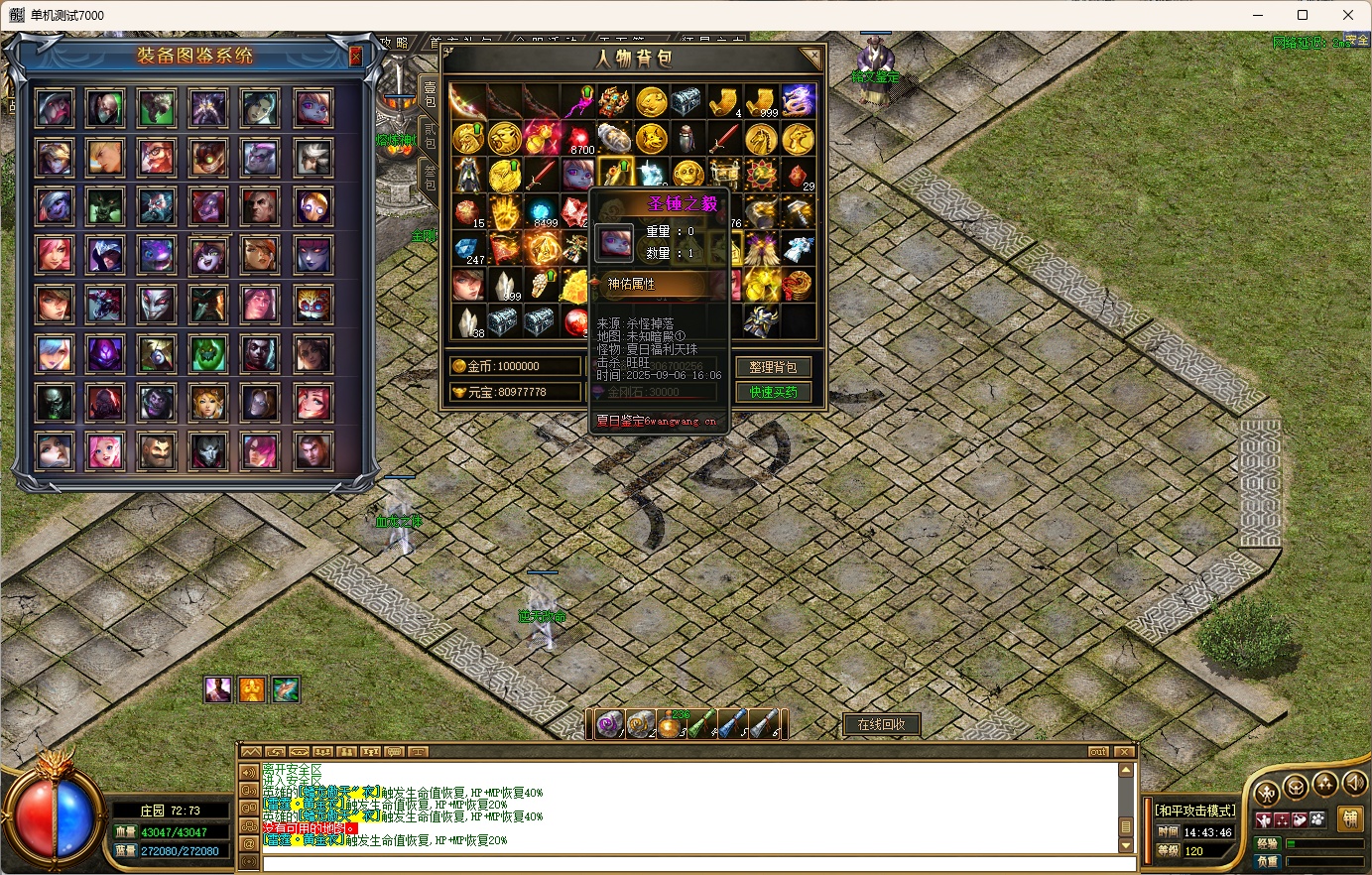This screenshot has width=1372, height=875.
Task: Select the blue gem stack of 247
Action: 467,248
